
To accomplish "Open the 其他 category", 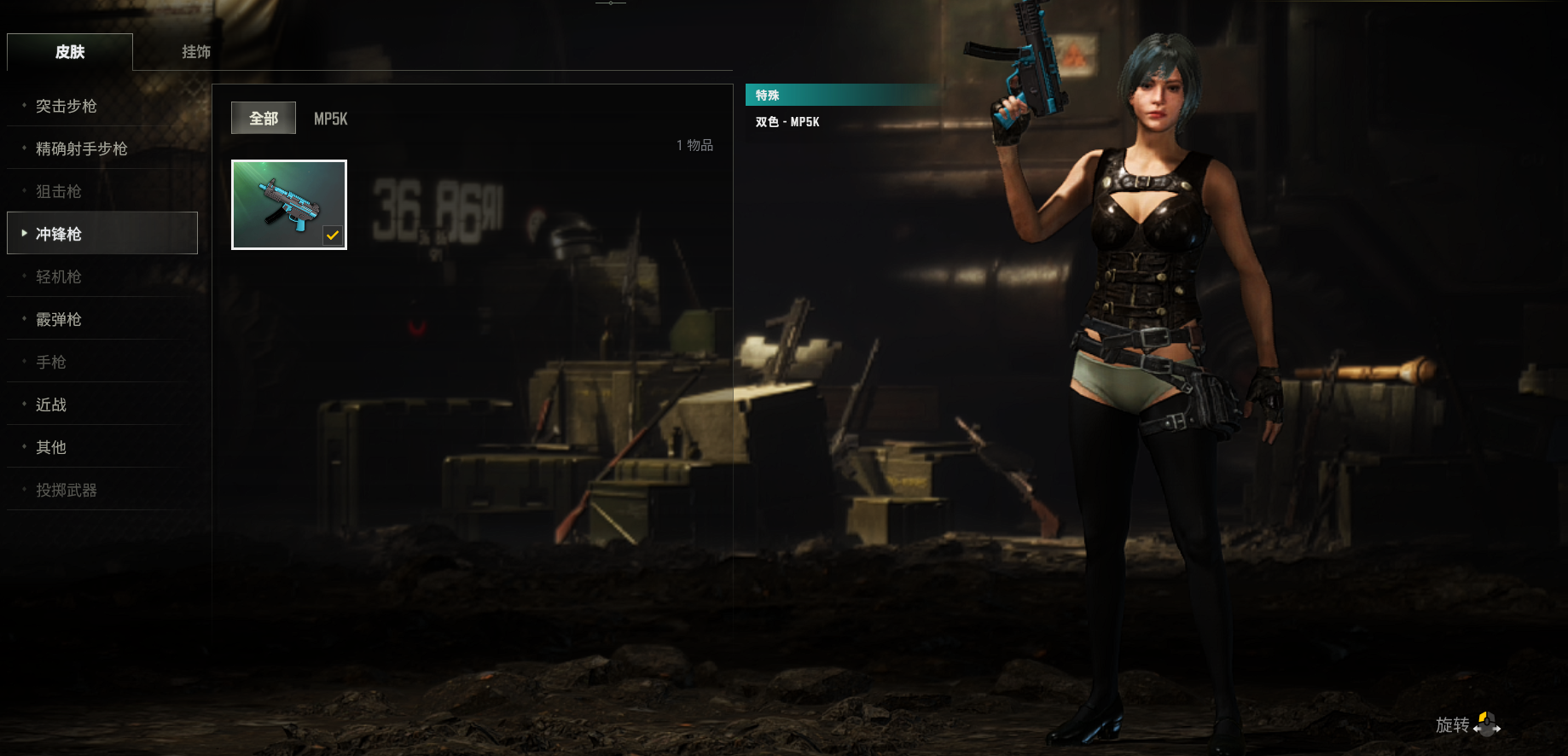I will [49, 447].
